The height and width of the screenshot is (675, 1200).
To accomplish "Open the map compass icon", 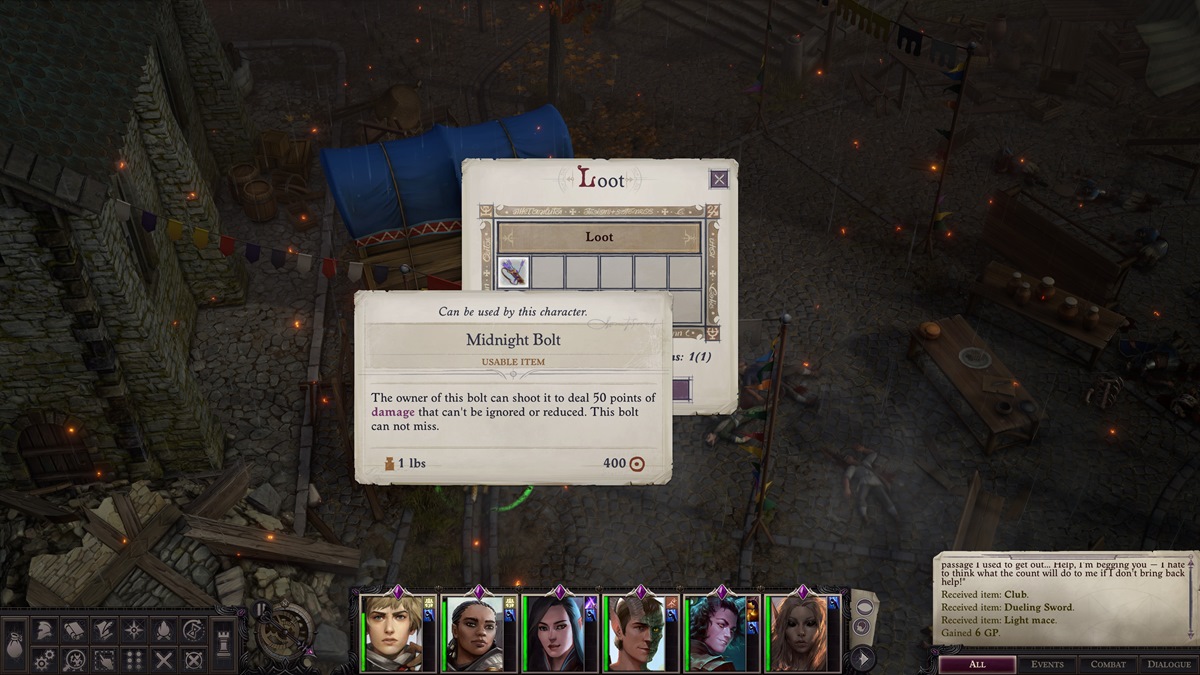I will 134,630.
